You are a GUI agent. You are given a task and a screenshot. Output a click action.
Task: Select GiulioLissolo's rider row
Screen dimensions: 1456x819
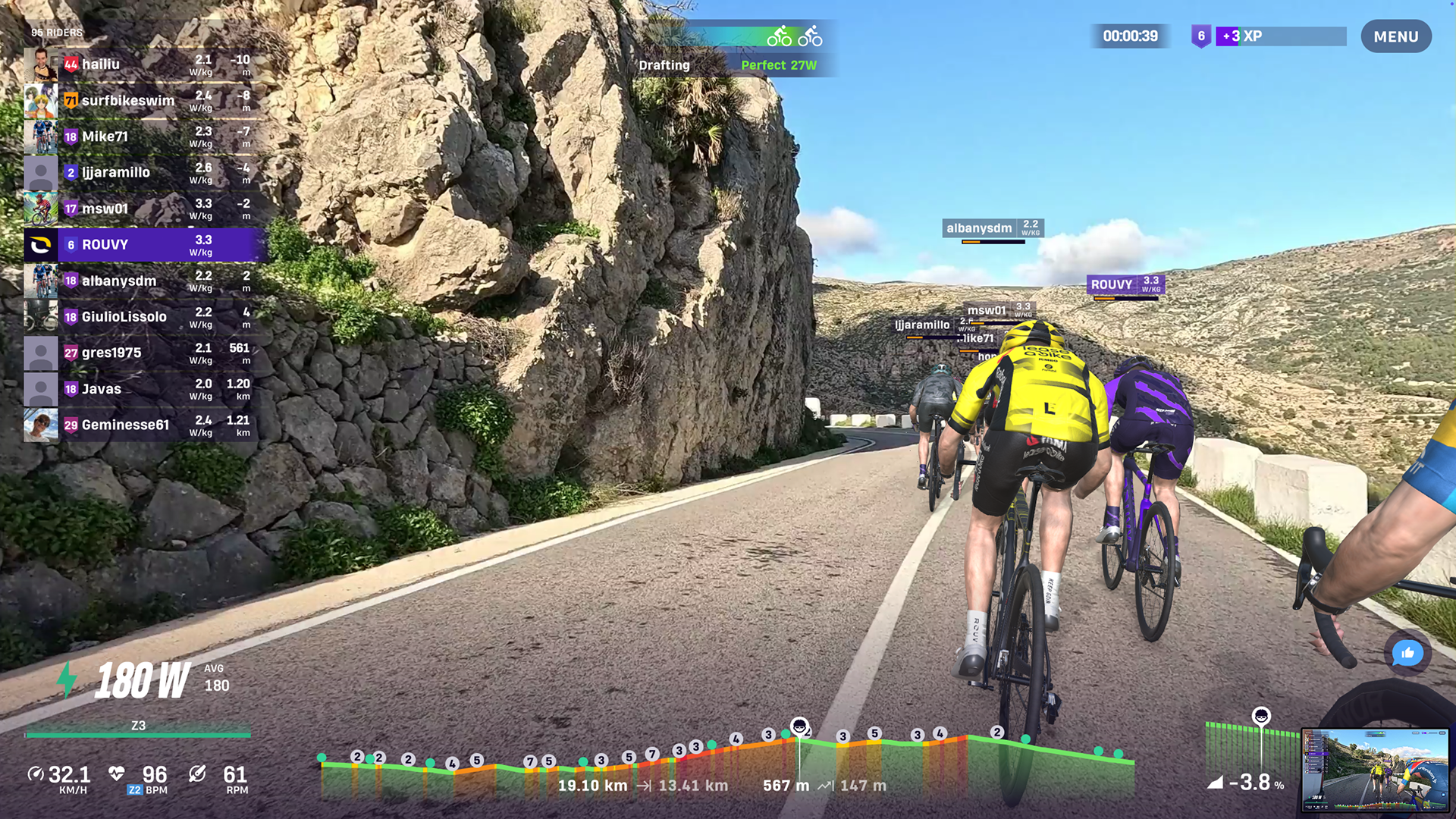pyautogui.click(x=144, y=317)
